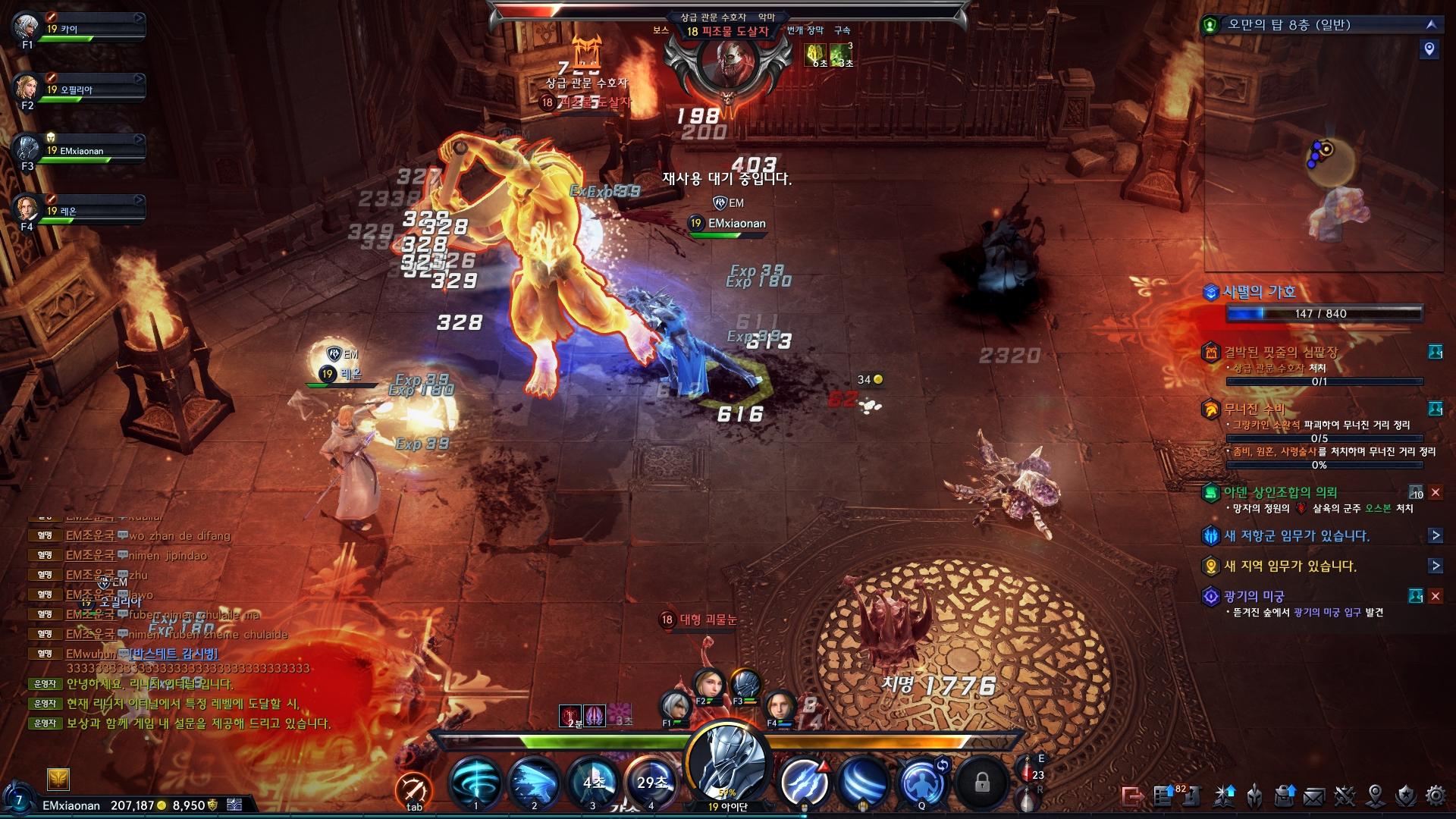
Task: Open the gear settings menu
Action: (1436, 795)
